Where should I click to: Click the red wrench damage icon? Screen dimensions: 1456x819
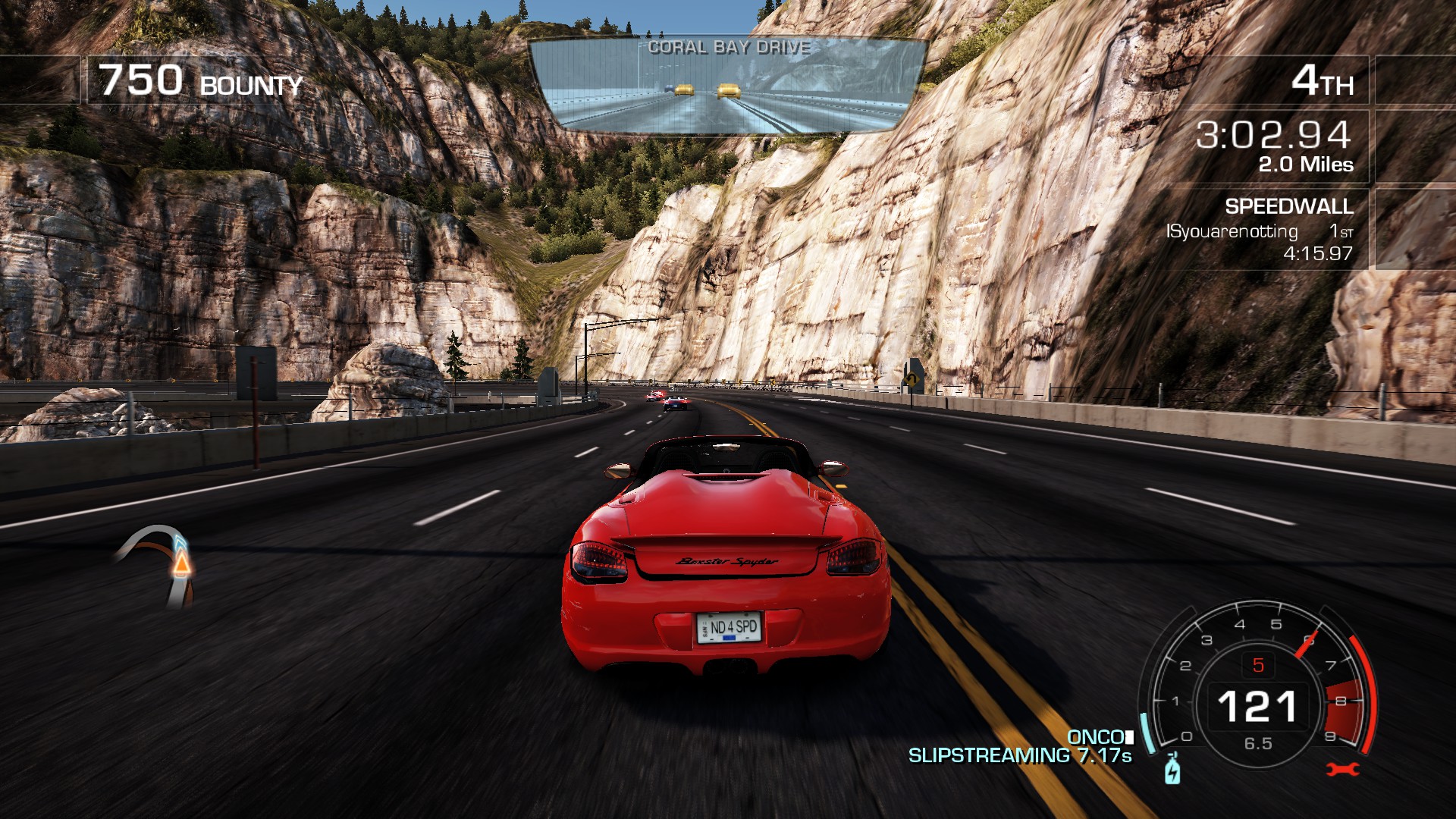pos(1342,770)
